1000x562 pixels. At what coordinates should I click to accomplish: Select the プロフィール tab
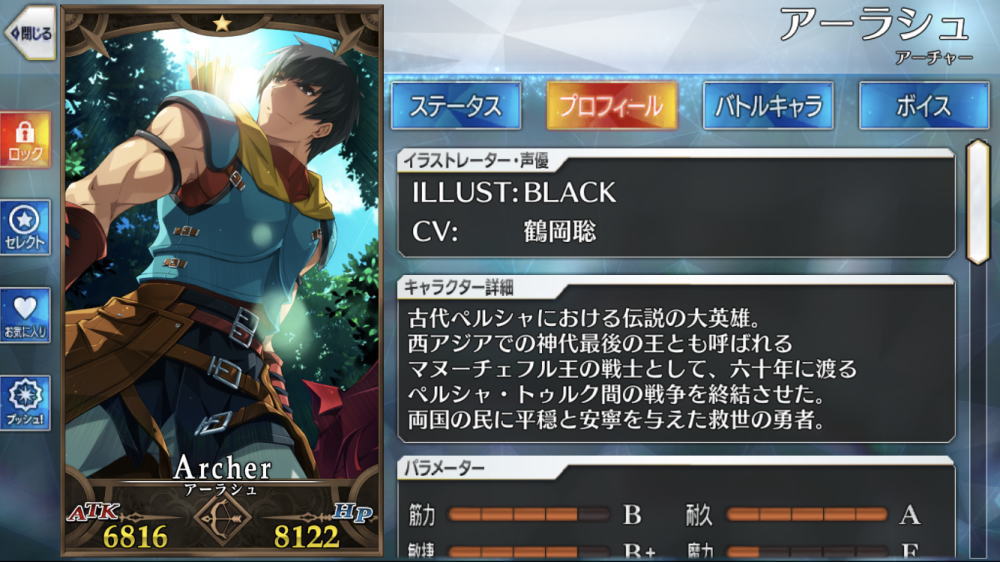click(612, 106)
